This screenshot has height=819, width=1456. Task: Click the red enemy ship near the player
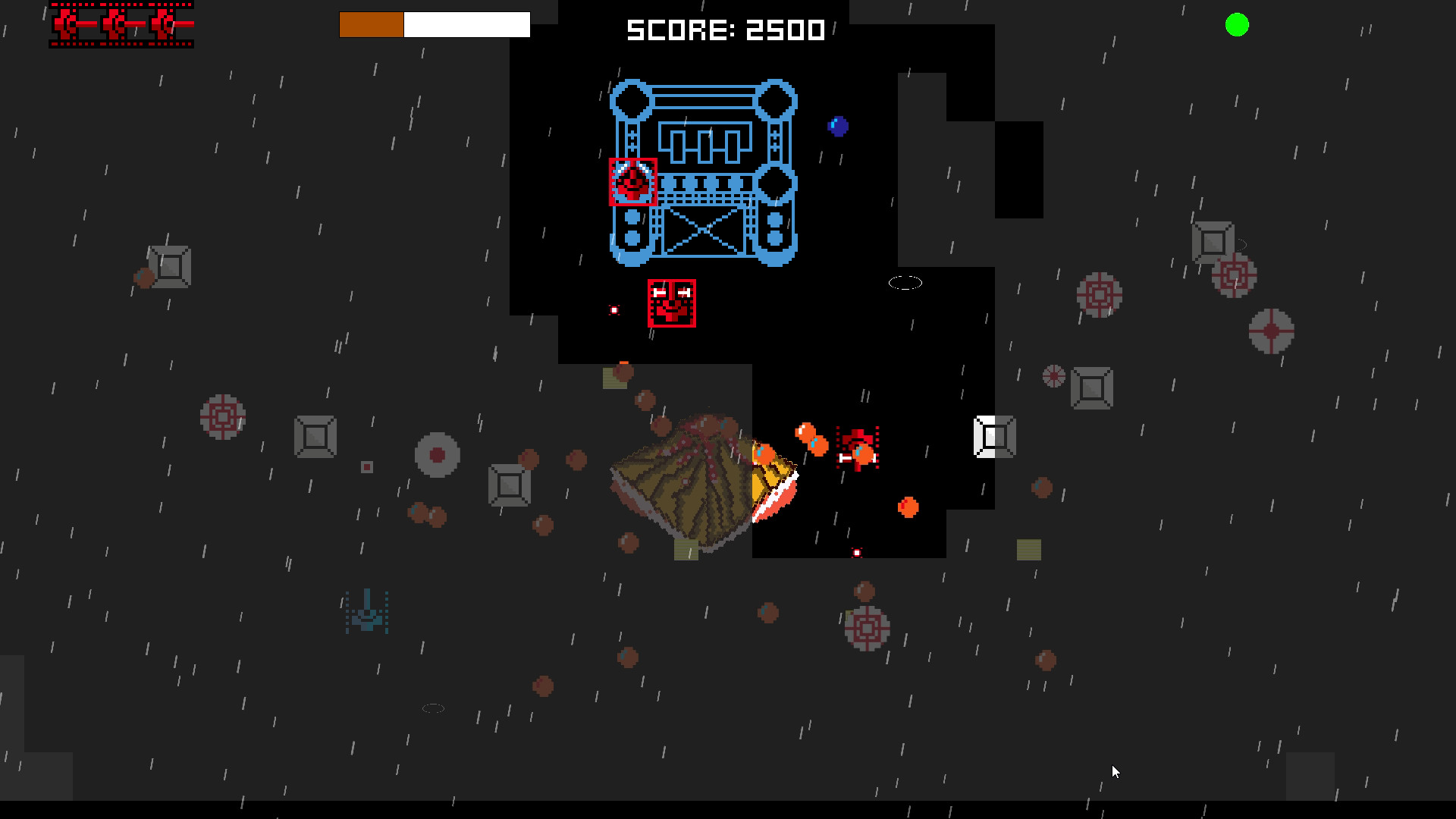pyautogui.click(x=857, y=446)
